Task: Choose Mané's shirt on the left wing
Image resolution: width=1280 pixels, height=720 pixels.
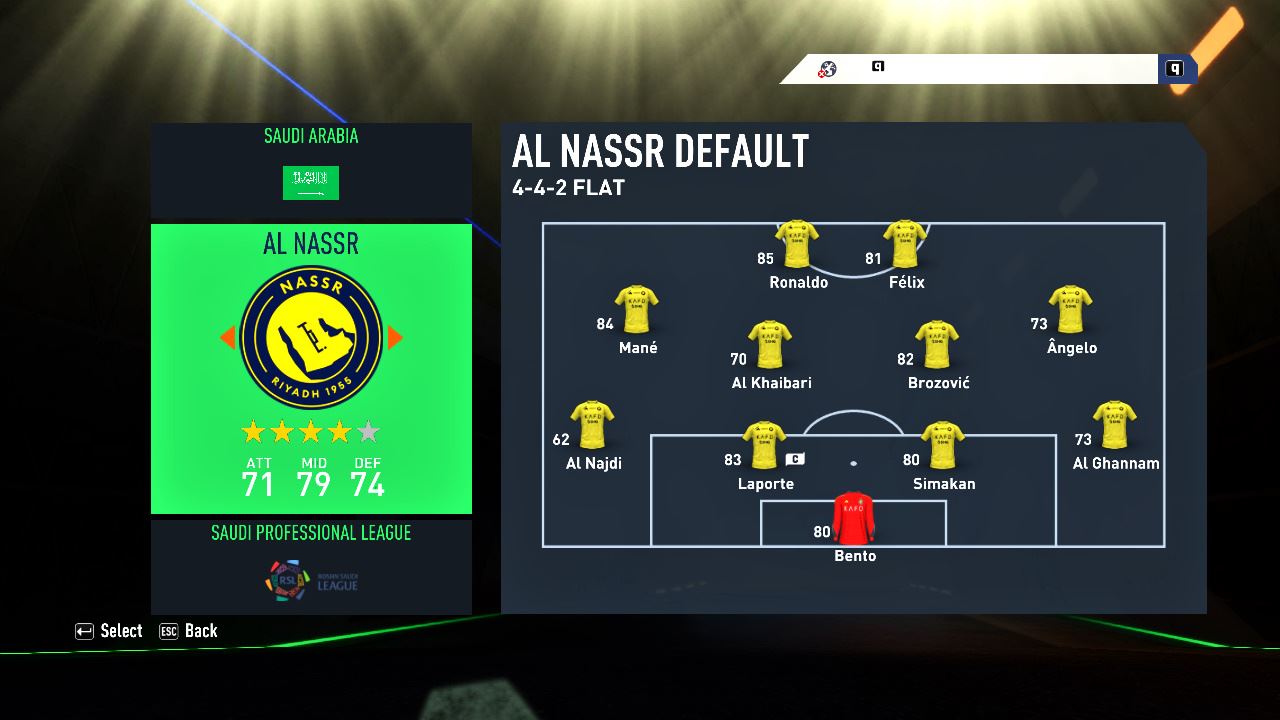Action: pos(637,310)
